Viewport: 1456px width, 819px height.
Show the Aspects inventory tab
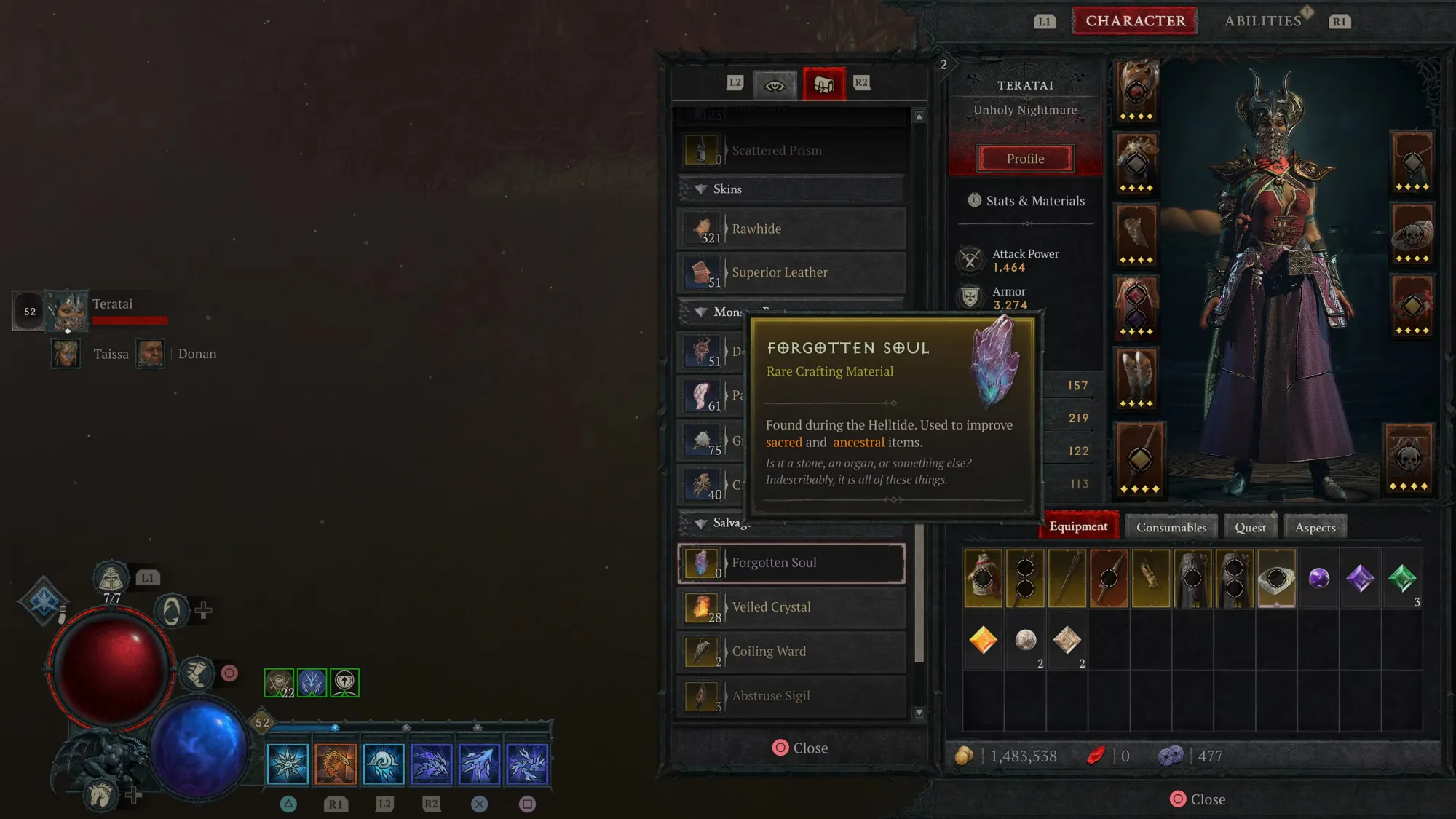[1315, 527]
